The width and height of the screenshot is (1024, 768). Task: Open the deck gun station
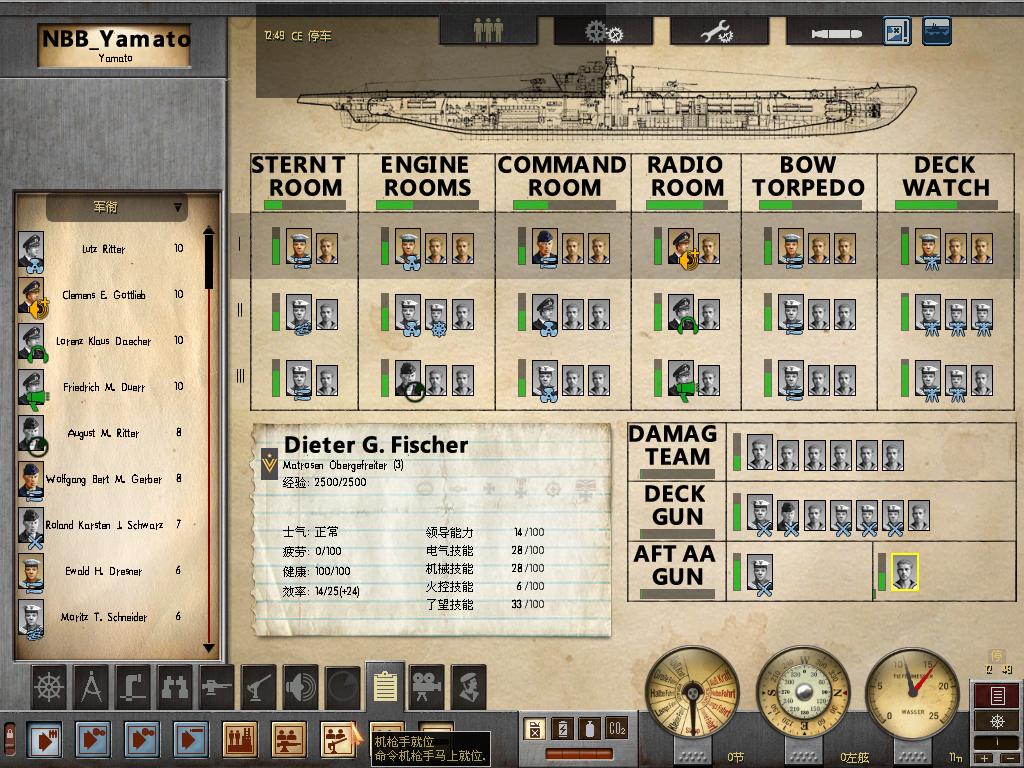(x=217, y=685)
